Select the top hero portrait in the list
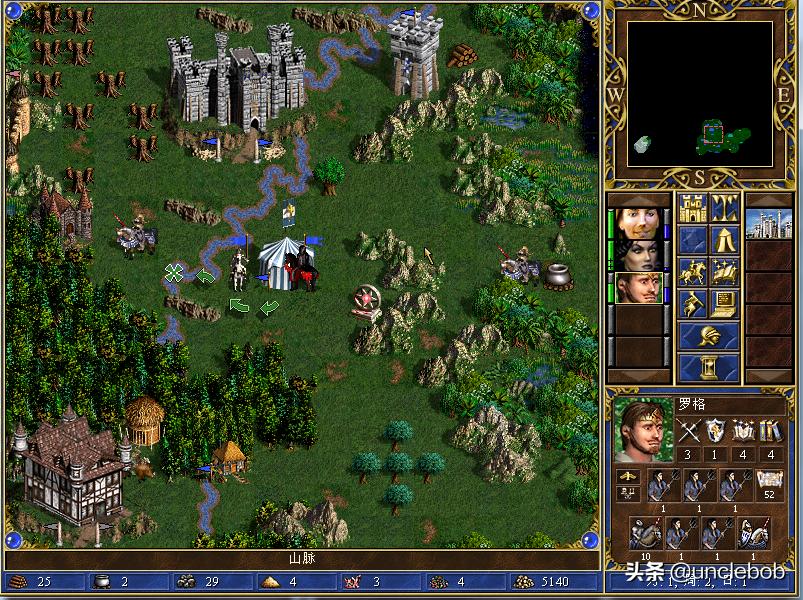Image resolution: width=803 pixels, height=600 pixels. coord(637,222)
